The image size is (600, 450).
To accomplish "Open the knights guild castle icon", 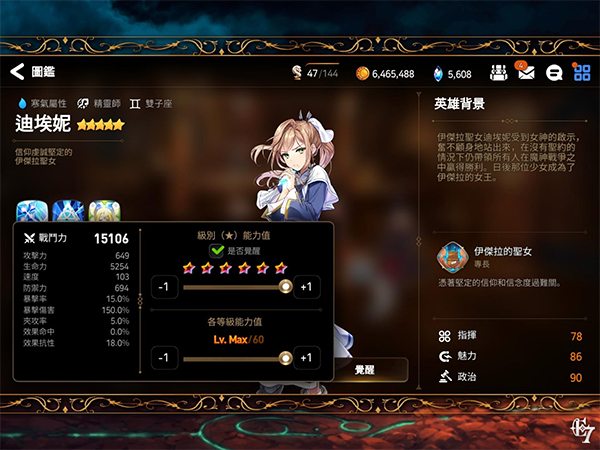I will click(x=498, y=73).
